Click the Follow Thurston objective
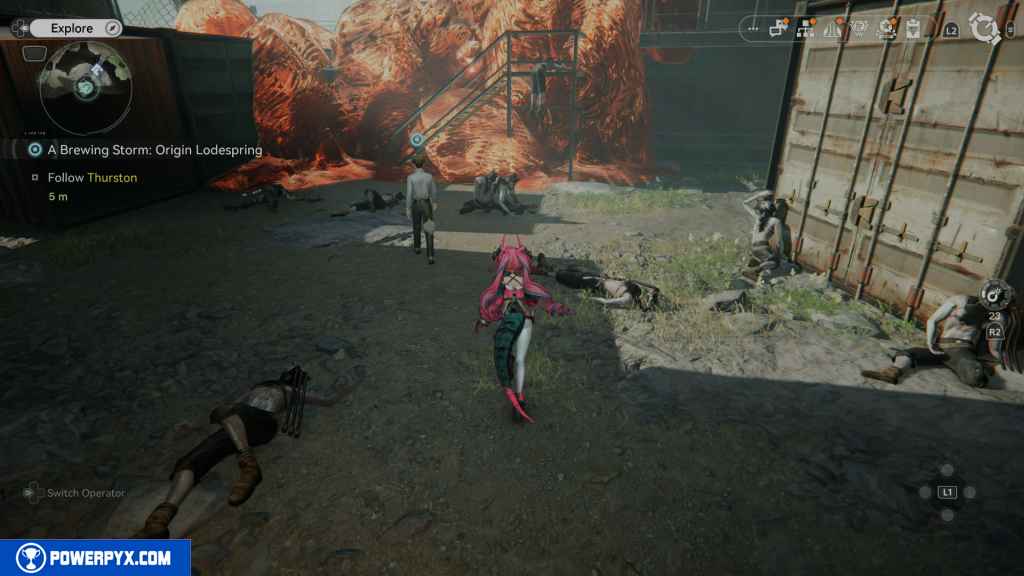The height and width of the screenshot is (576, 1024). pos(92,177)
